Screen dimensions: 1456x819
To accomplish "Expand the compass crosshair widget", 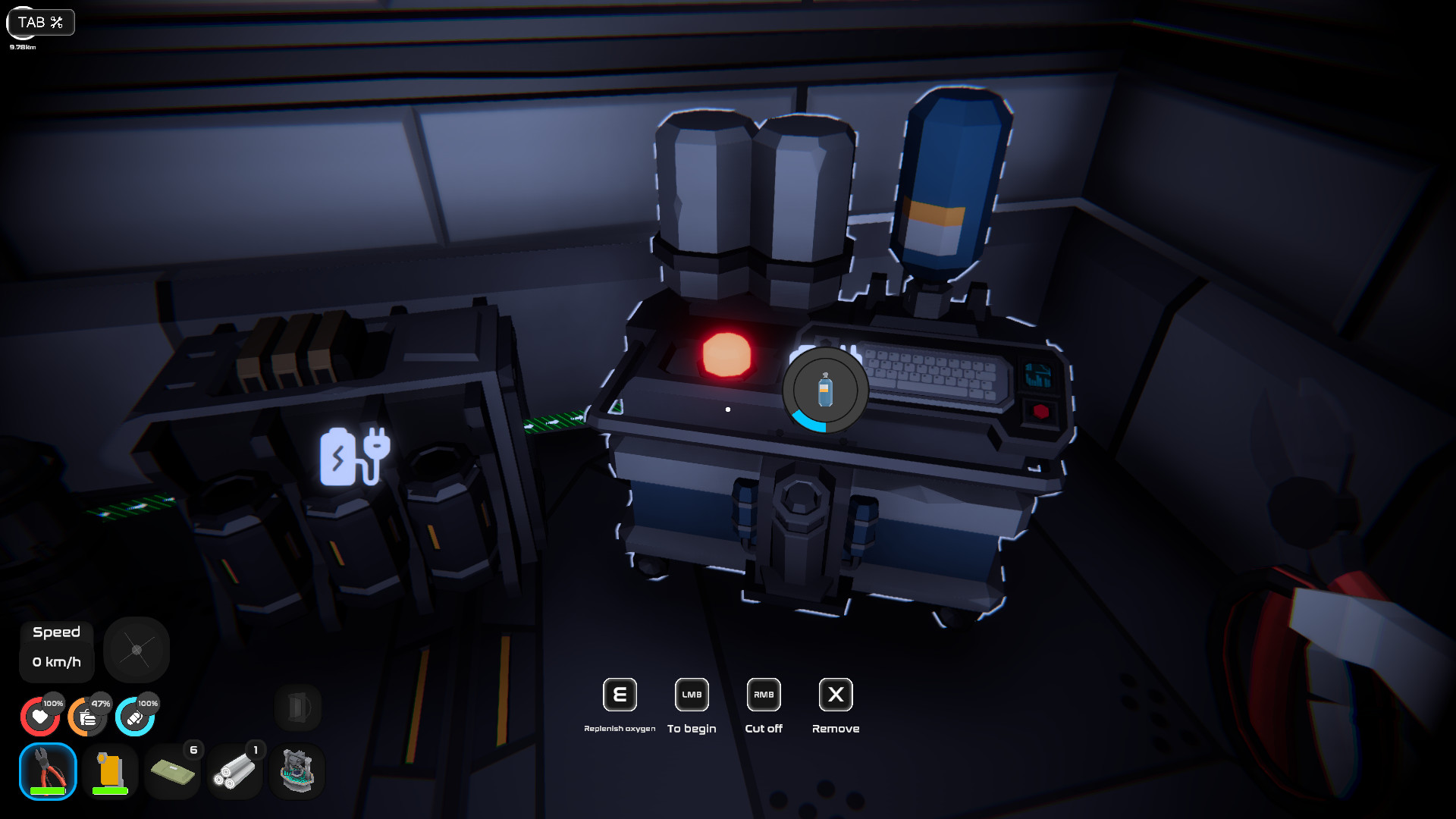I will pyautogui.click(x=136, y=649).
